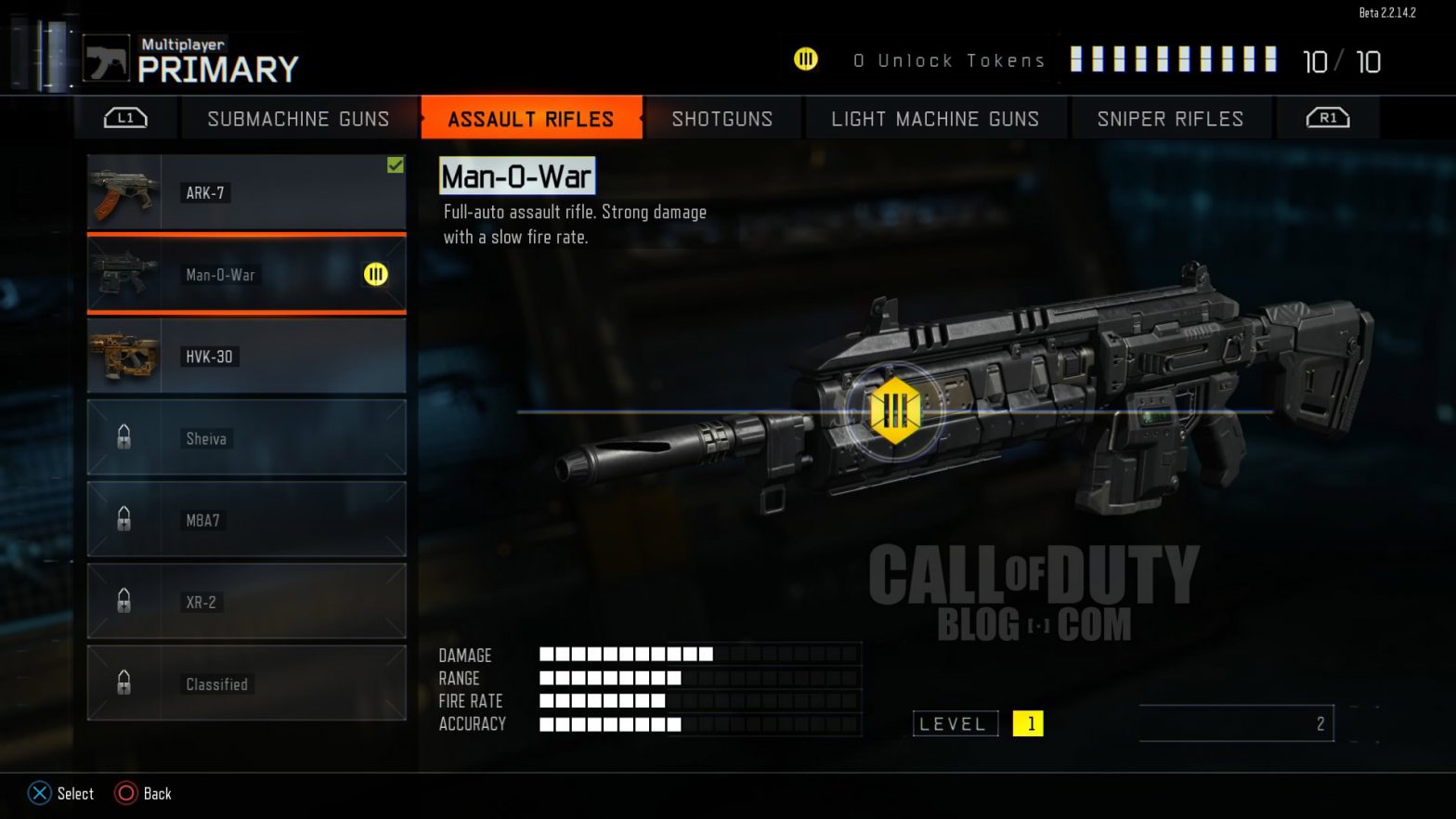Screen dimensions: 1456x819
Task: Click the Unlock Tokens coin icon in header
Action: coord(806,59)
